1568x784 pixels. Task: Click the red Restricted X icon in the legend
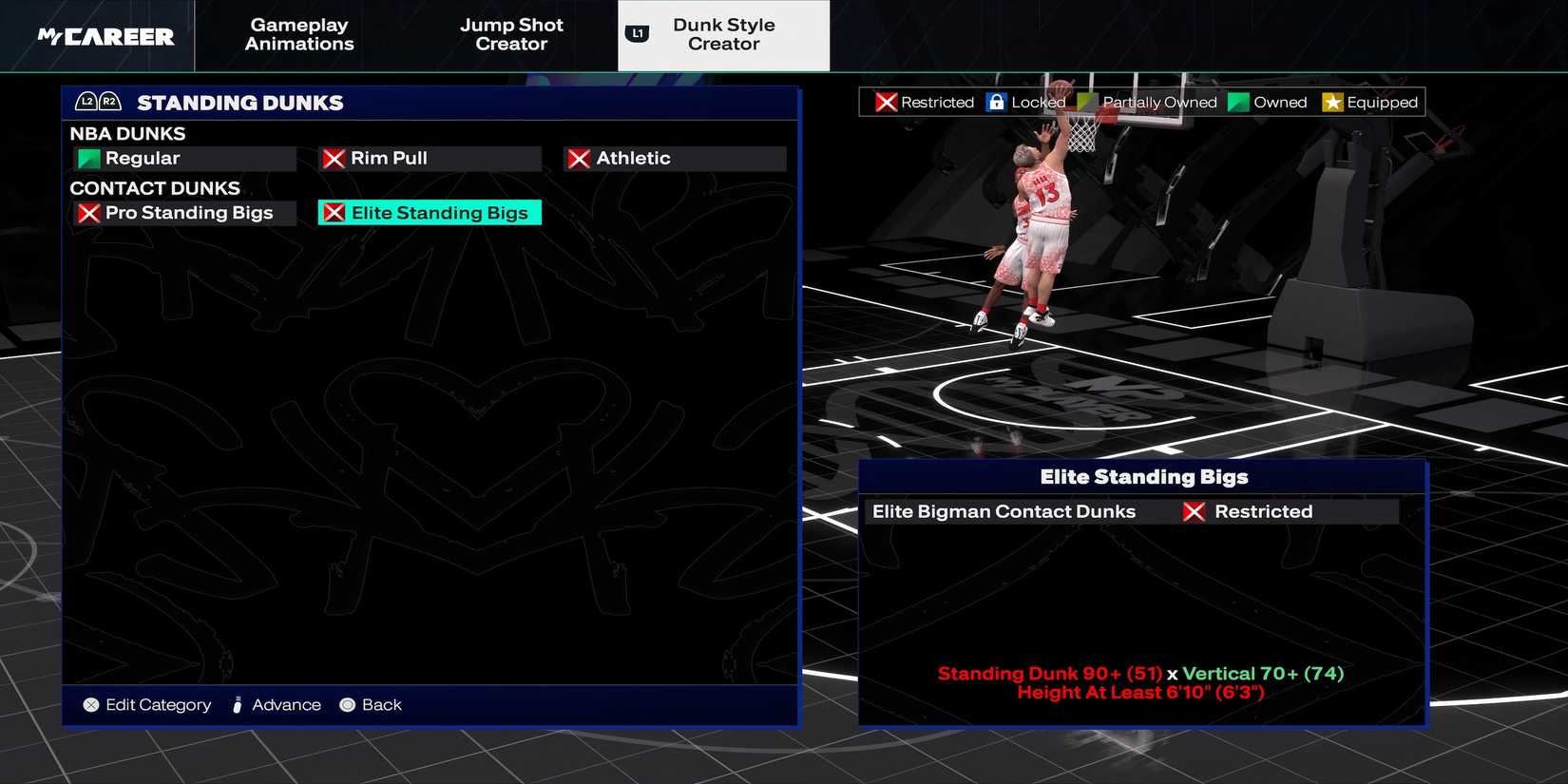tap(885, 102)
